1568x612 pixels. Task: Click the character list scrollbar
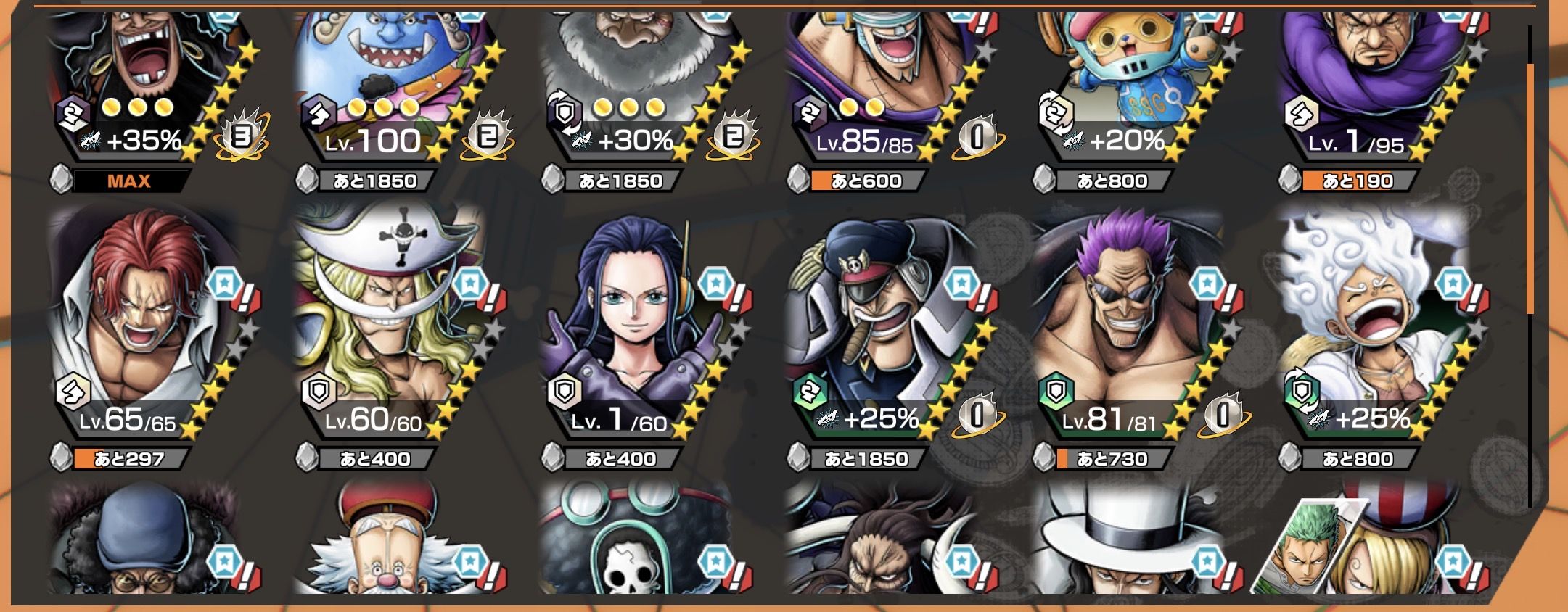[1529, 189]
